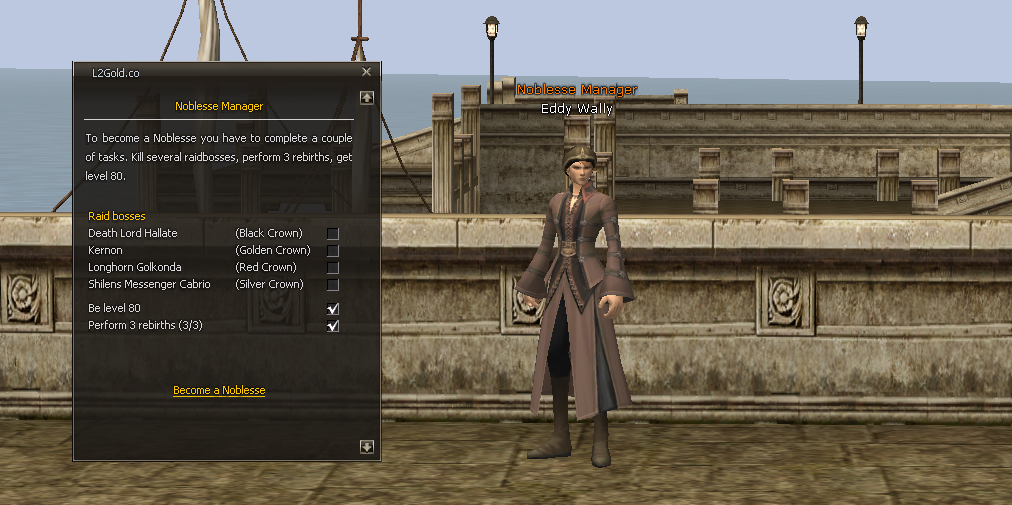The width and height of the screenshot is (1012, 505).
Task: Toggle the Perform 3 rebirths checkbox
Action: (333, 326)
